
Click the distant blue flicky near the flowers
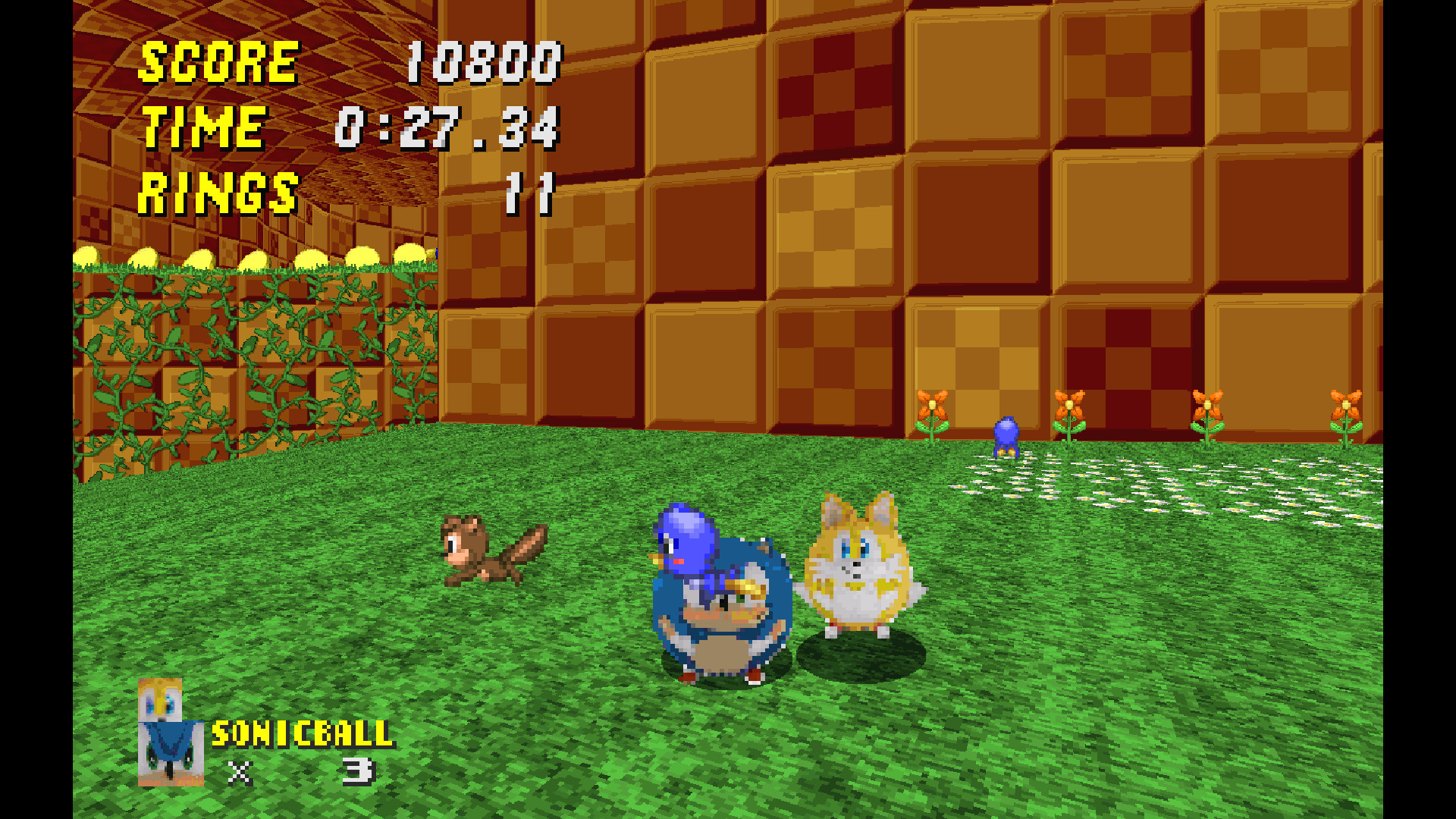1009,436
